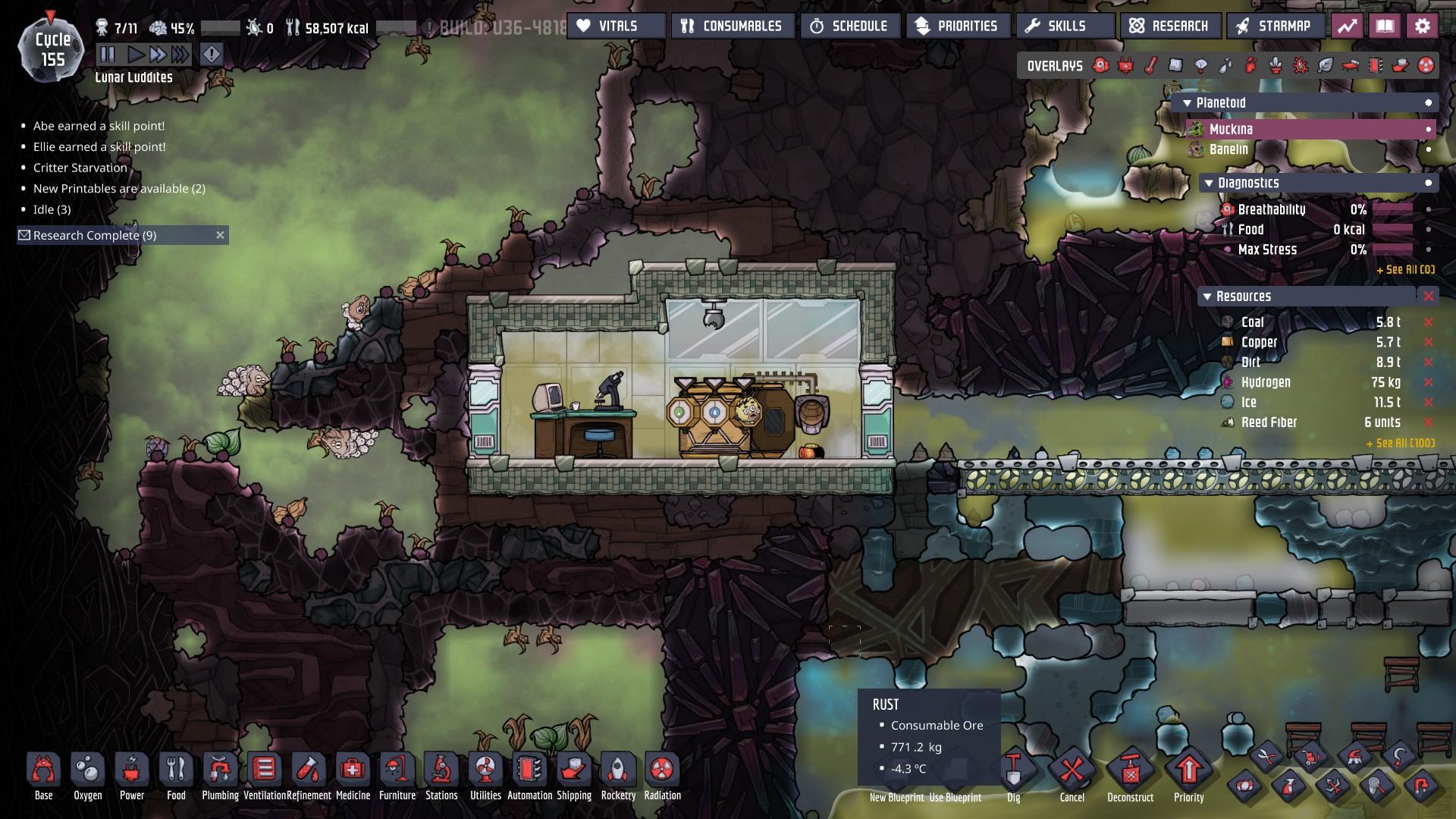This screenshot has width=1456, height=819.
Task: Collapse the Diagnostics section
Action: [1209, 183]
